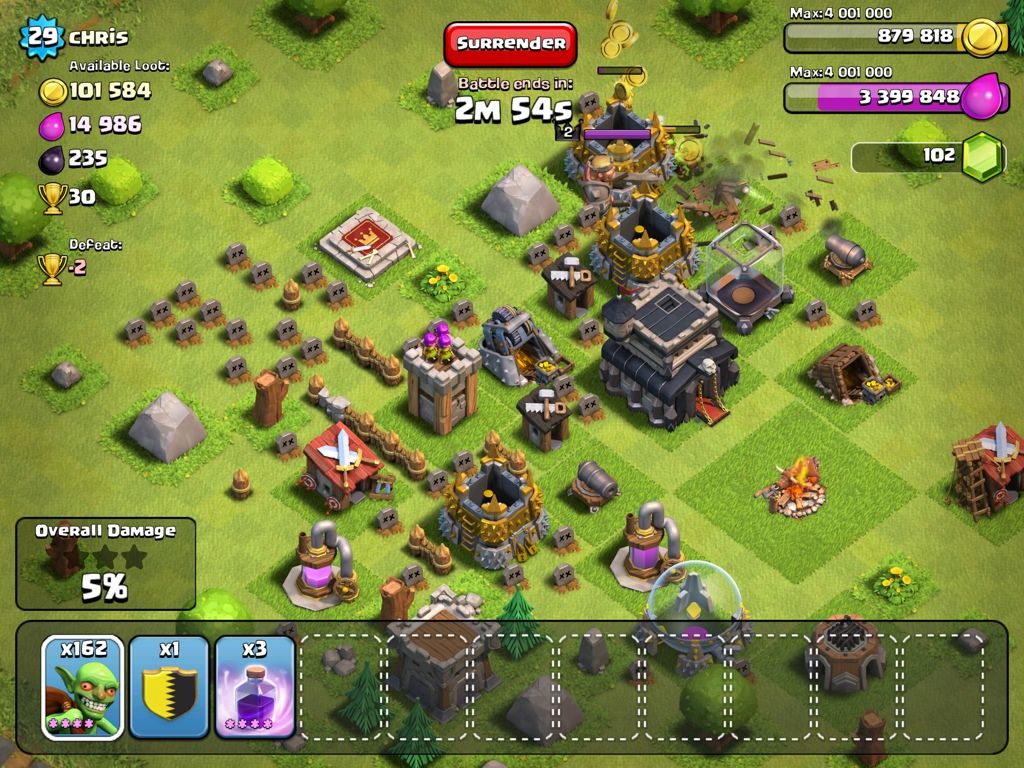Tap the green gem icon

pyautogui.click(x=981, y=157)
